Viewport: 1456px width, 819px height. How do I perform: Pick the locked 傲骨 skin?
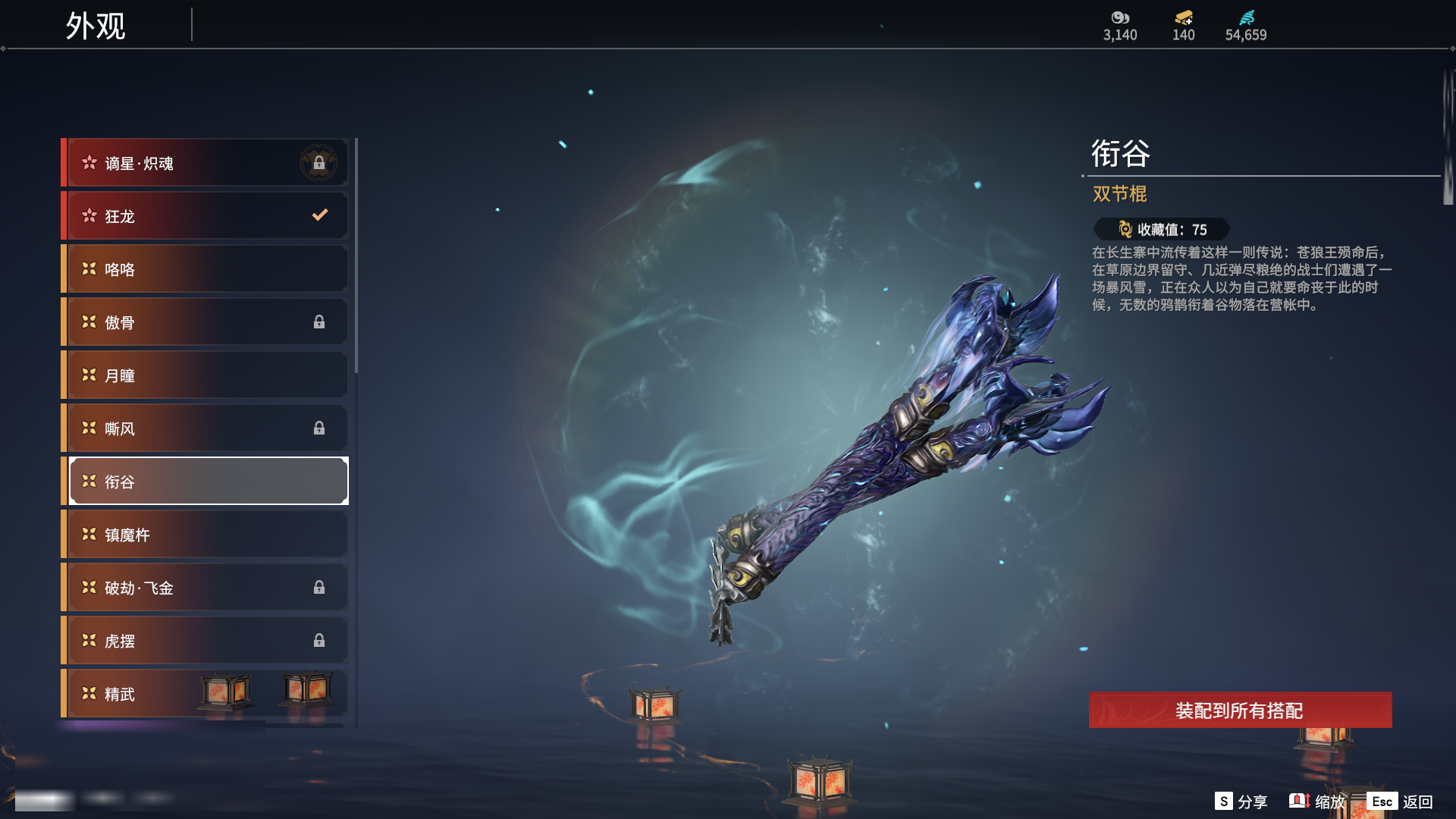coord(205,322)
